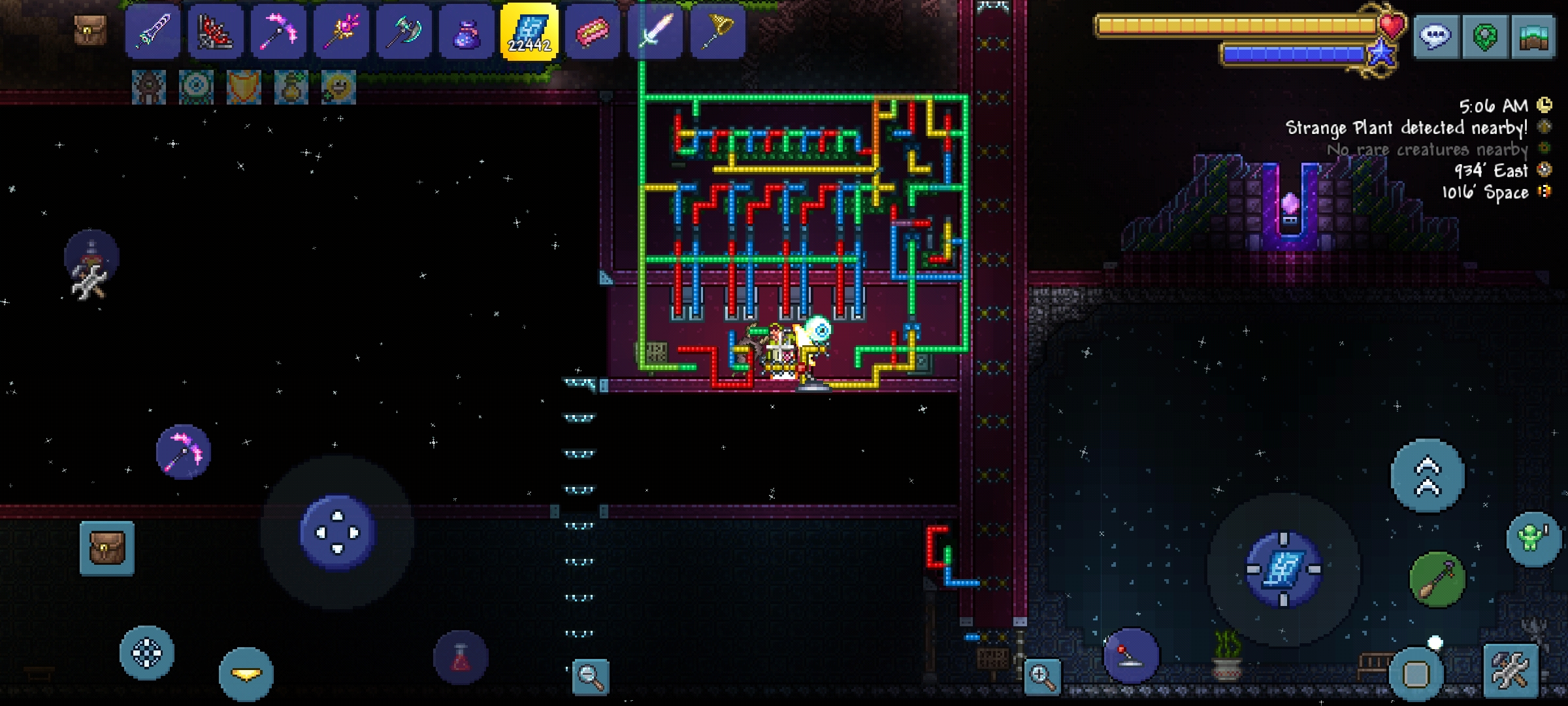Open inventory with the backpack button
Image resolution: width=1568 pixels, height=706 pixels.
pos(107,548)
